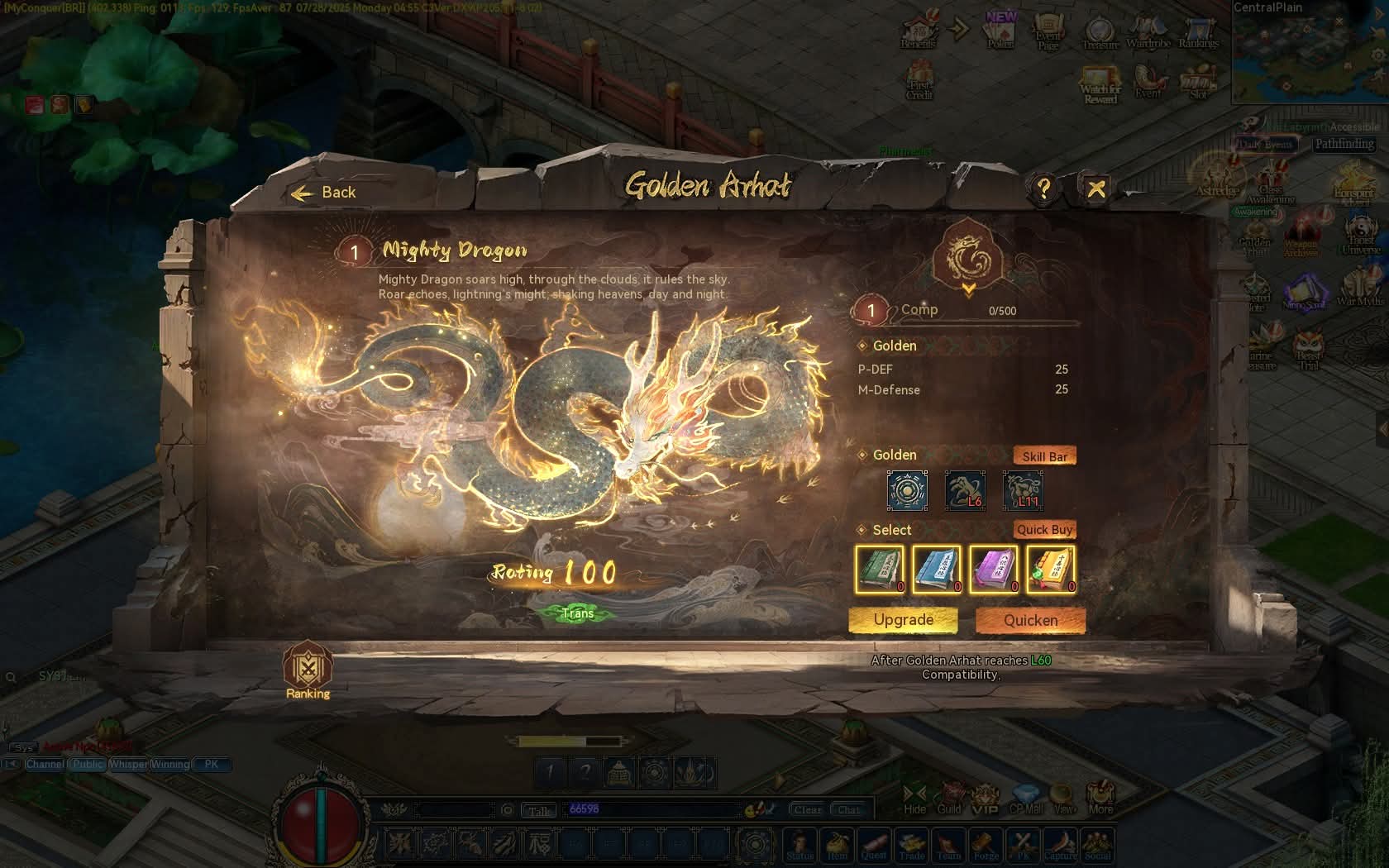
Task: Select the locked L6 skill icon
Action: [x=965, y=491]
